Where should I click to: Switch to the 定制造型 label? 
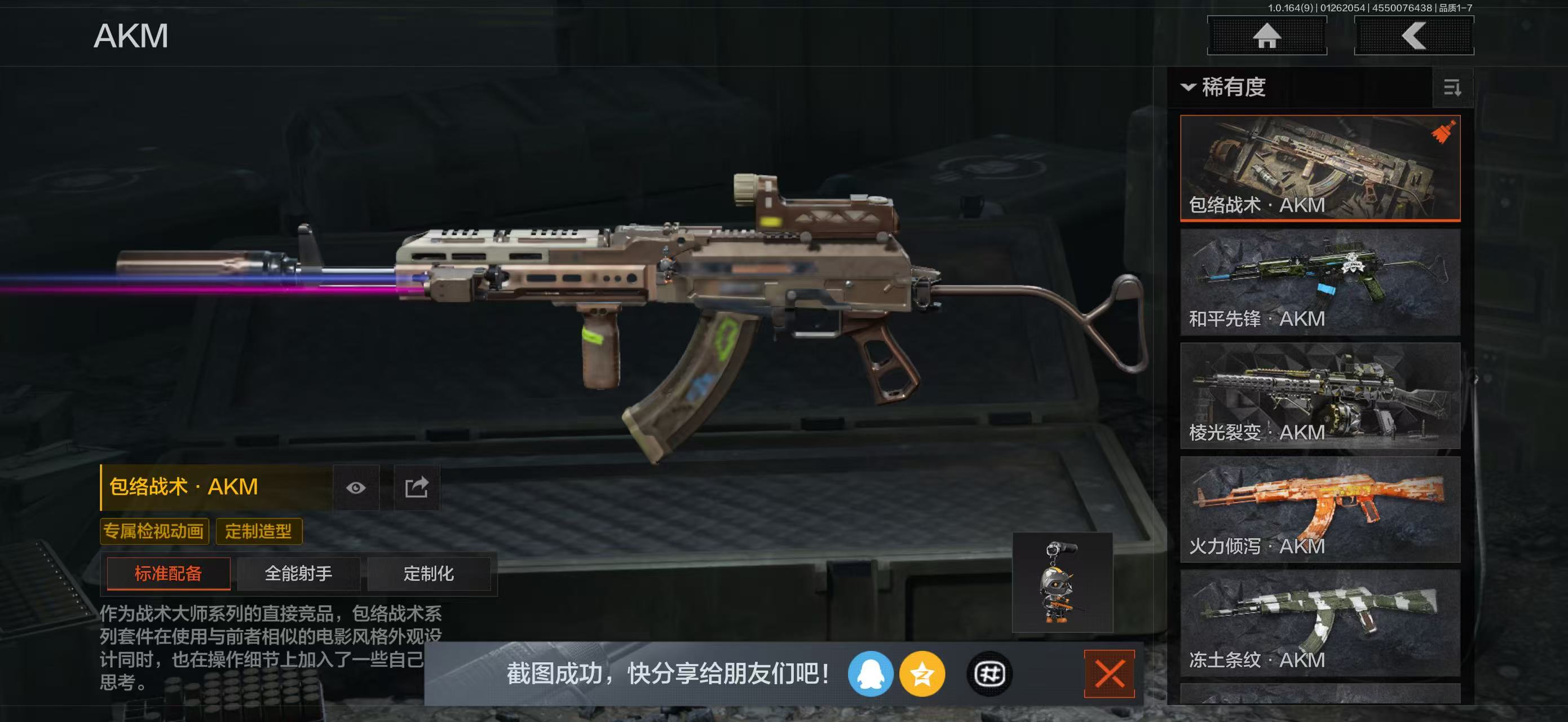coord(259,531)
